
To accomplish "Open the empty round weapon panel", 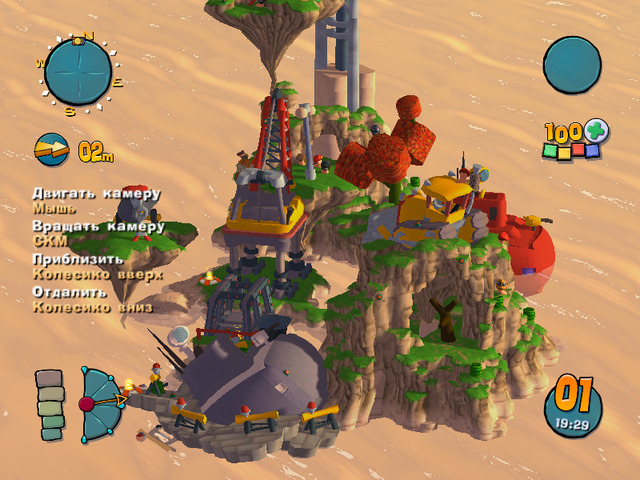I will (x=572, y=65).
